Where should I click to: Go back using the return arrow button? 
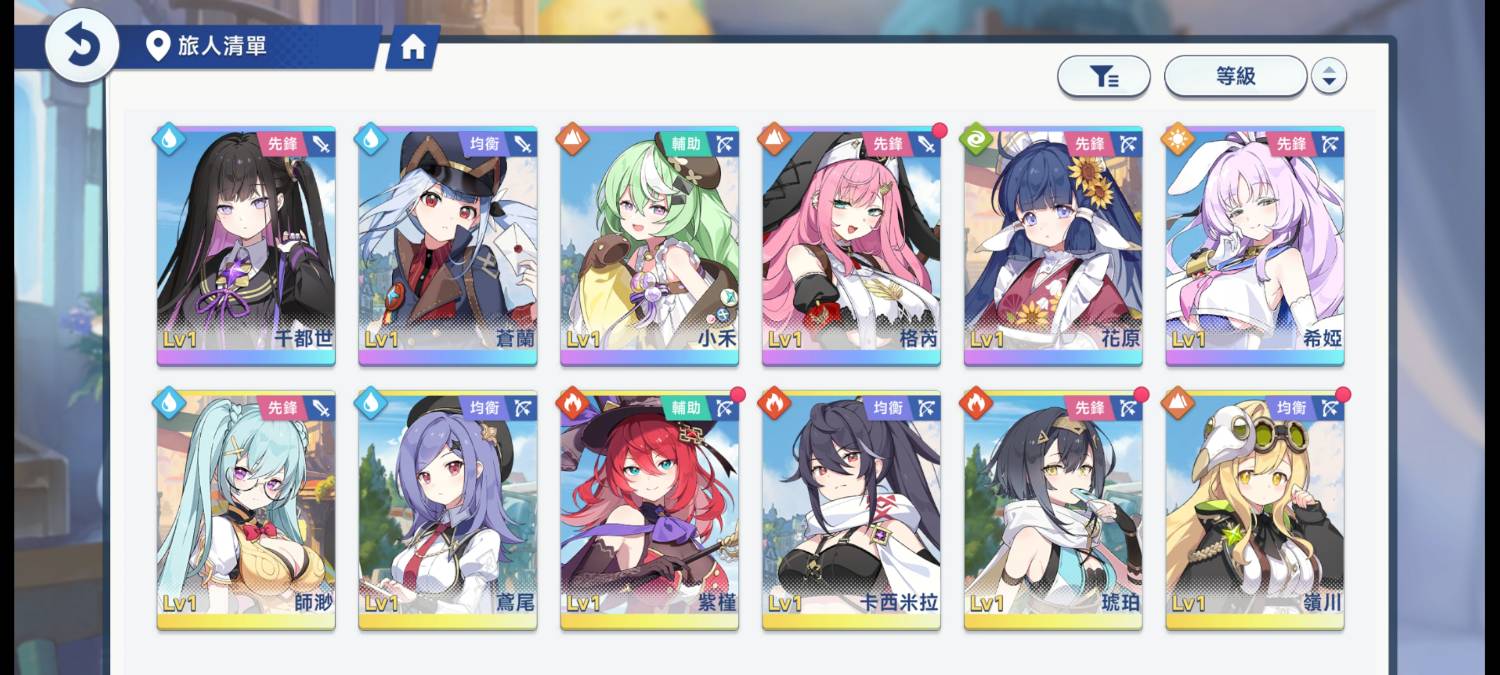click(82, 46)
